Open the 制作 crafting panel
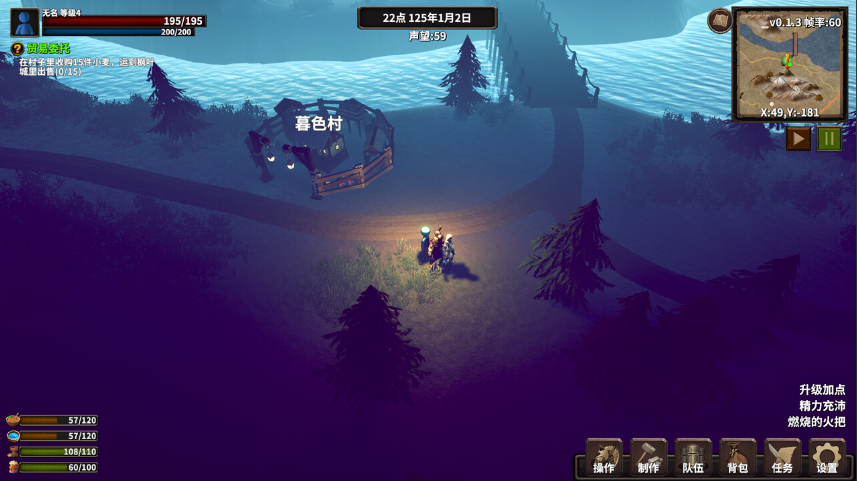This screenshot has height=481, width=857. tap(649, 458)
